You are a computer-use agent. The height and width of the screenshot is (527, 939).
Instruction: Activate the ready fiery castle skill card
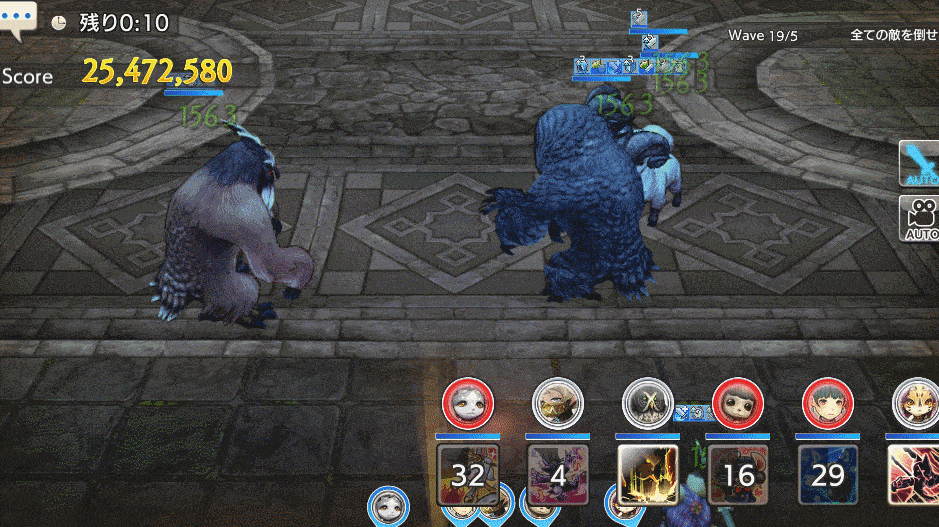(x=647, y=473)
